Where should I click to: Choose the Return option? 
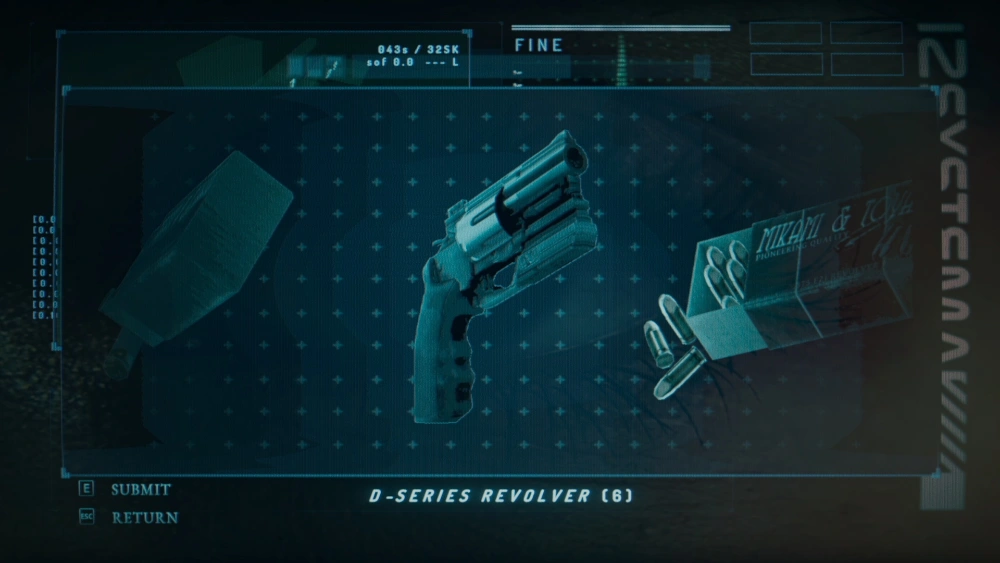(144, 518)
